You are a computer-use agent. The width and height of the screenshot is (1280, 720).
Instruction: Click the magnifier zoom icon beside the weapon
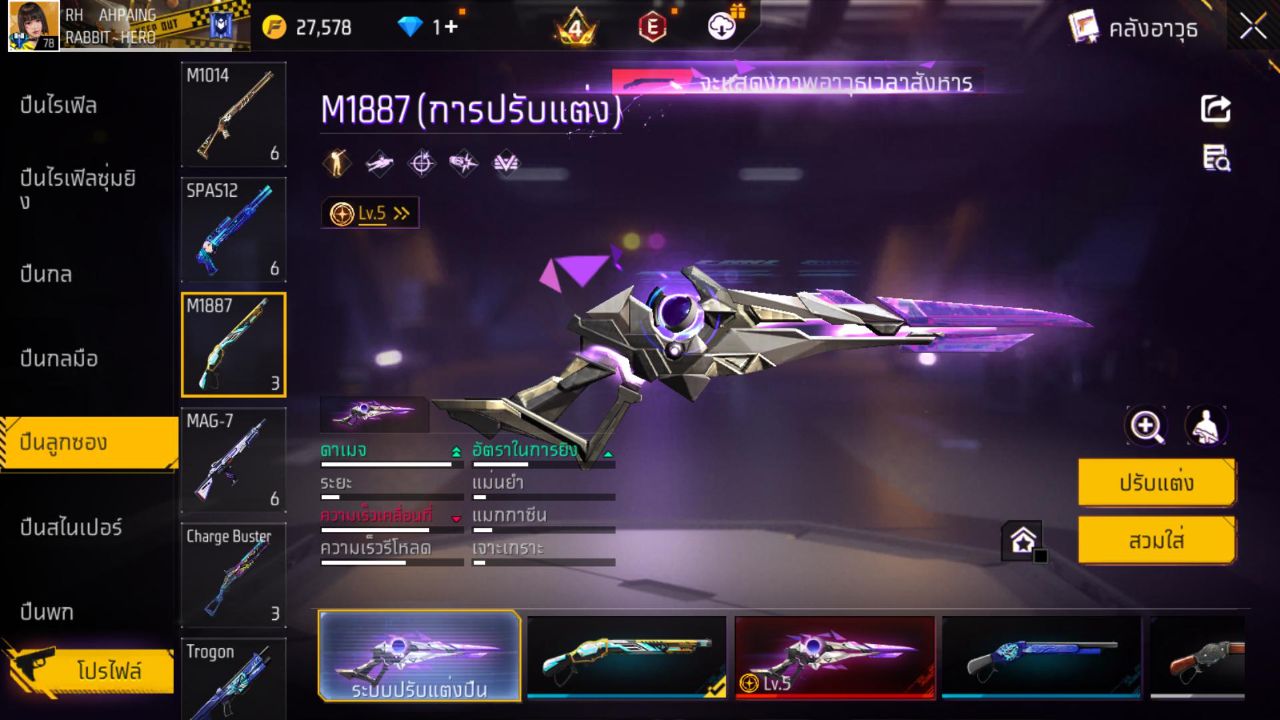(1146, 425)
